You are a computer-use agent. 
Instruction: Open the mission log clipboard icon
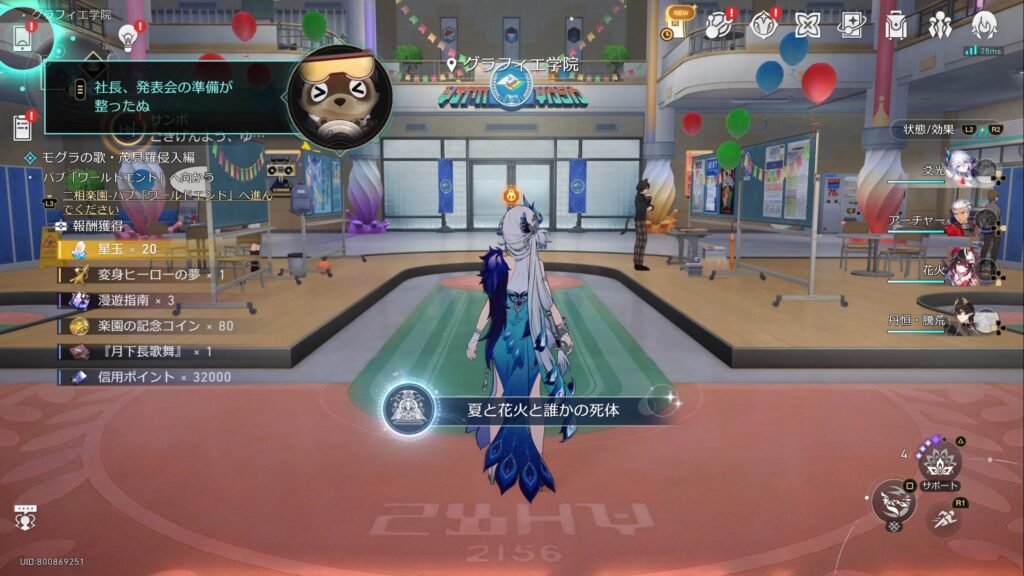click(x=22, y=127)
